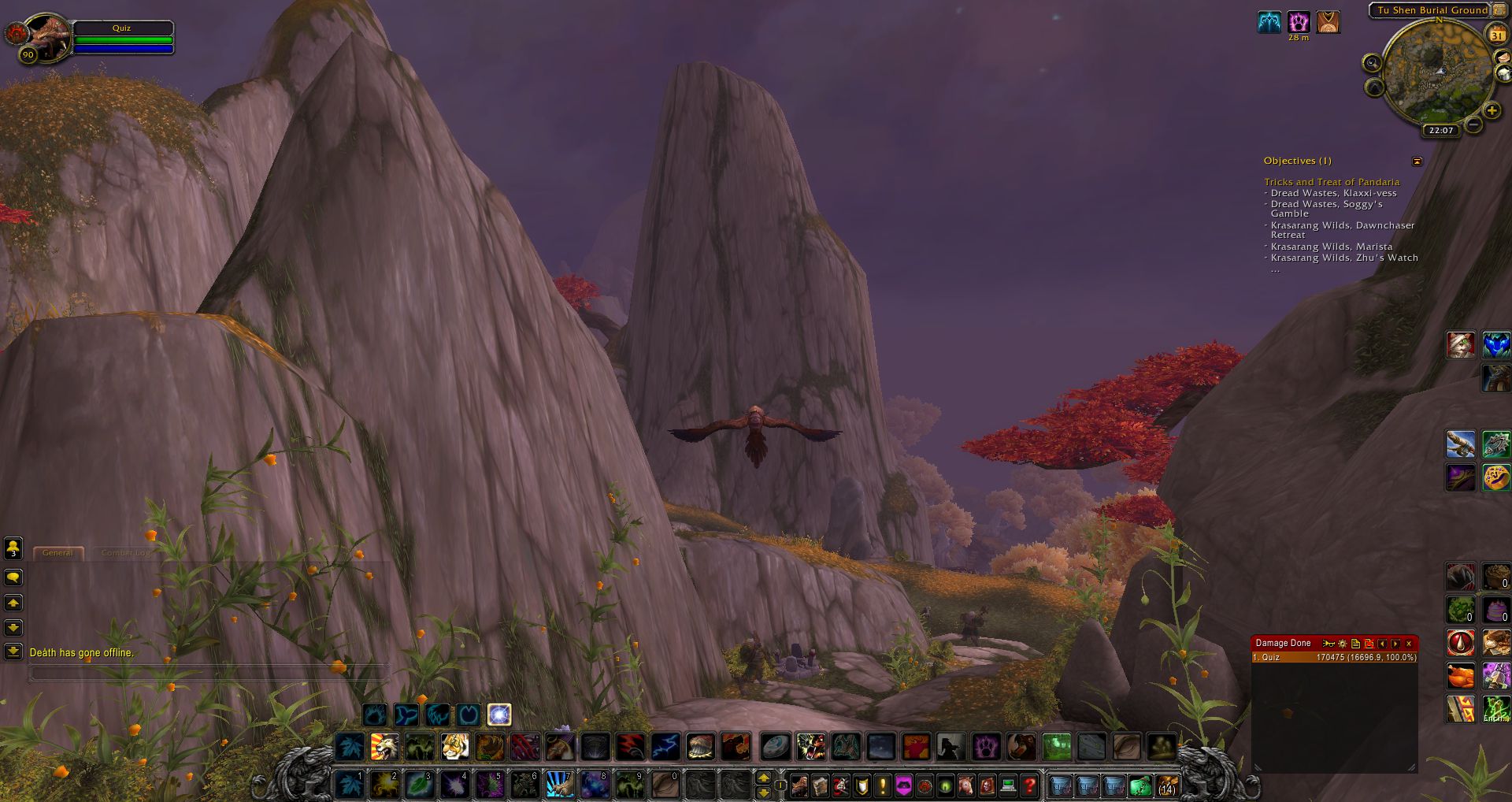
Task: Select the Quiz row in the damage meter
Action: tap(1334, 657)
